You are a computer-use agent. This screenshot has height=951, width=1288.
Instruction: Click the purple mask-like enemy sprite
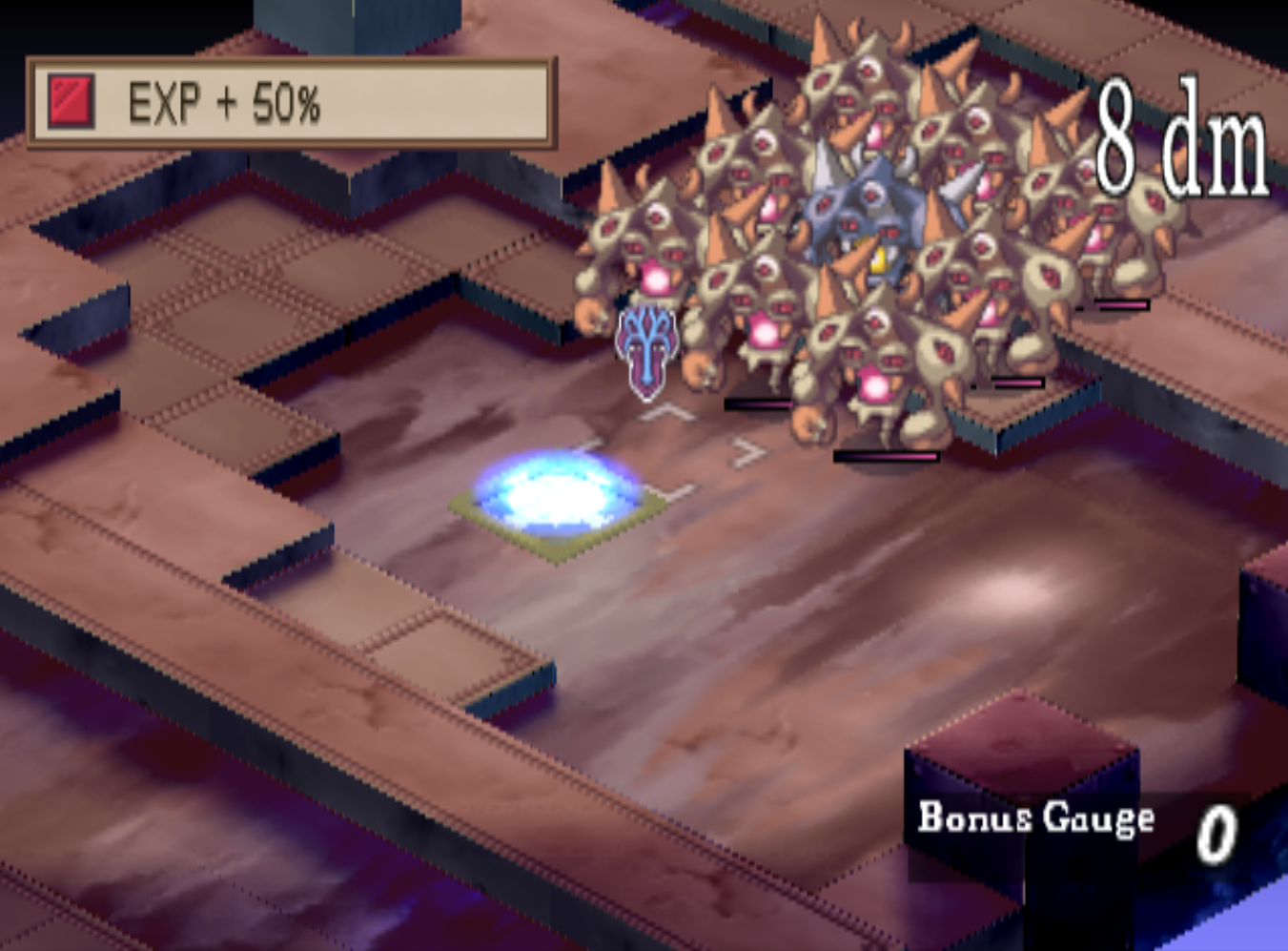(x=646, y=345)
